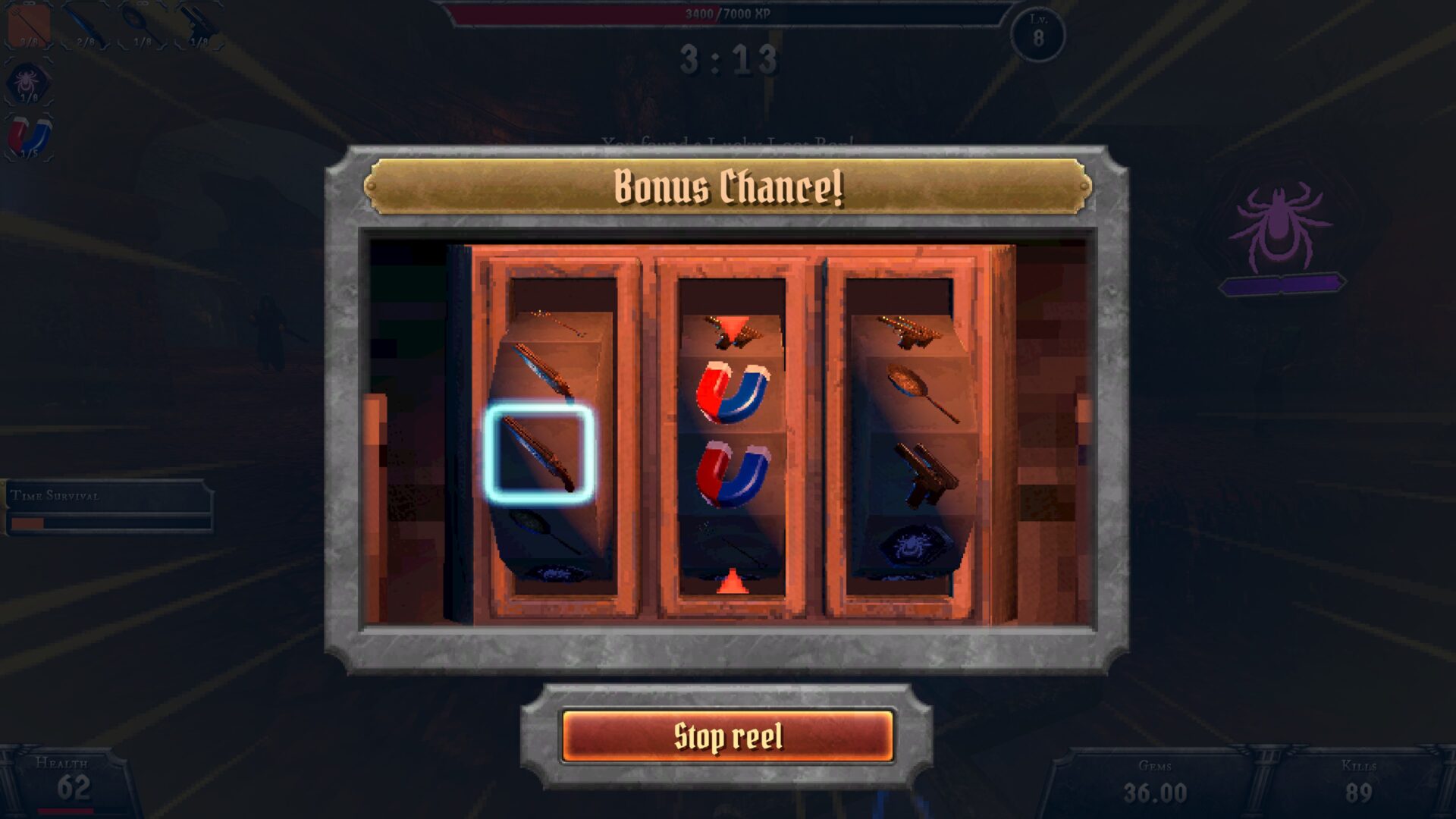Viewport: 1456px width, 819px height.
Task: Select the magnet item icon in the HUD
Action: (x=30, y=136)
